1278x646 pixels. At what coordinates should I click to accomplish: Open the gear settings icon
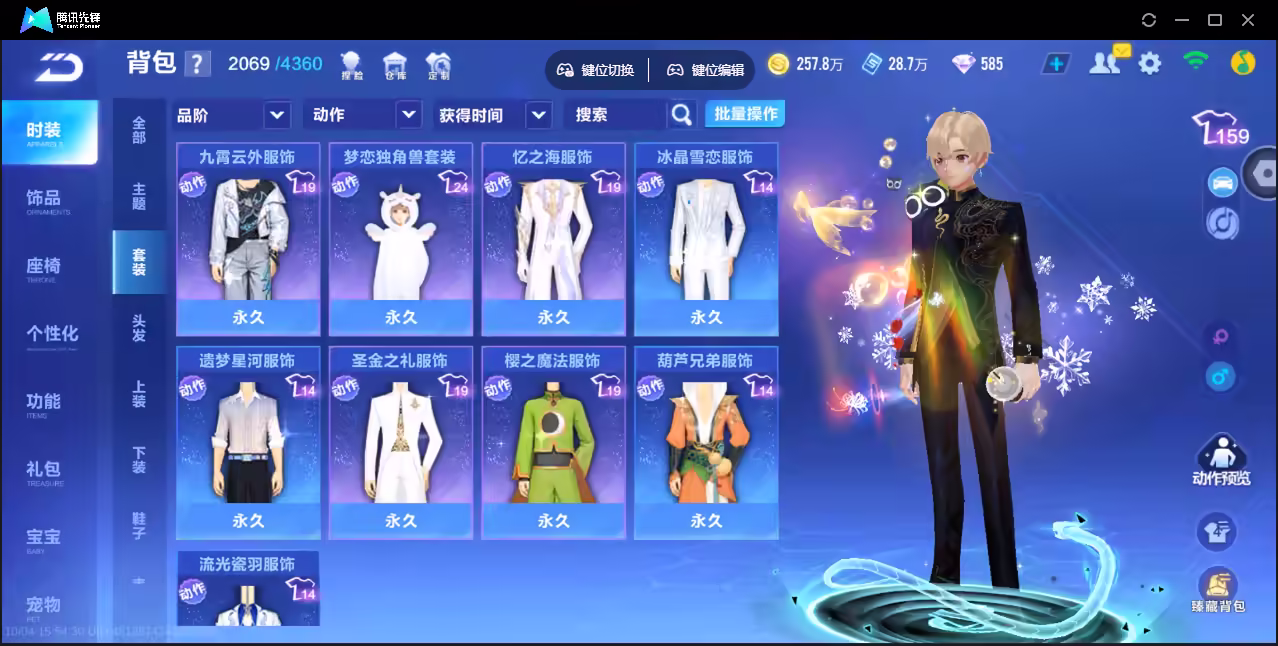[1150, 64]
